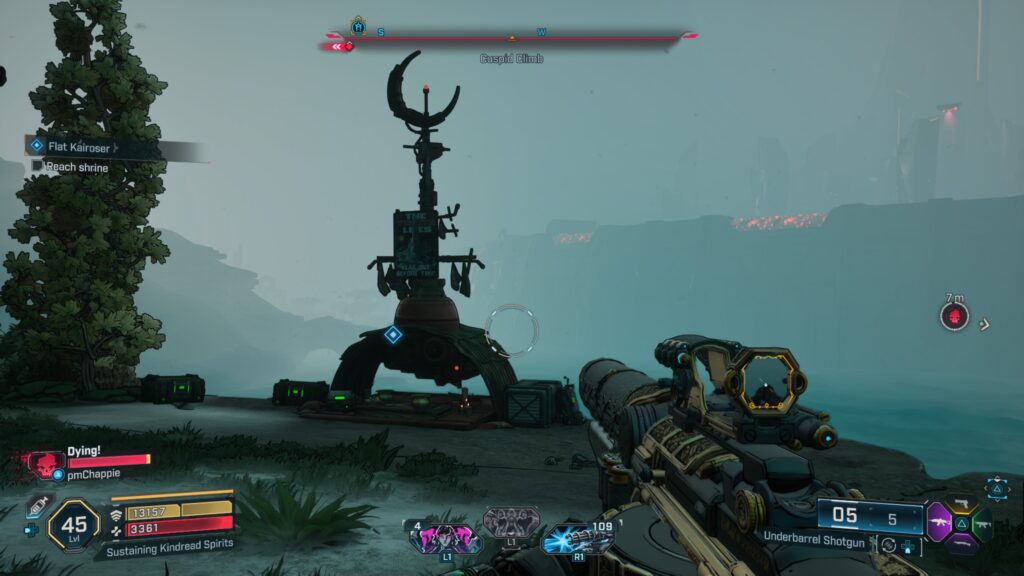Select the Flat Kairoser quest tracker
Screen dimensions: 1024x576
(78, 147)
